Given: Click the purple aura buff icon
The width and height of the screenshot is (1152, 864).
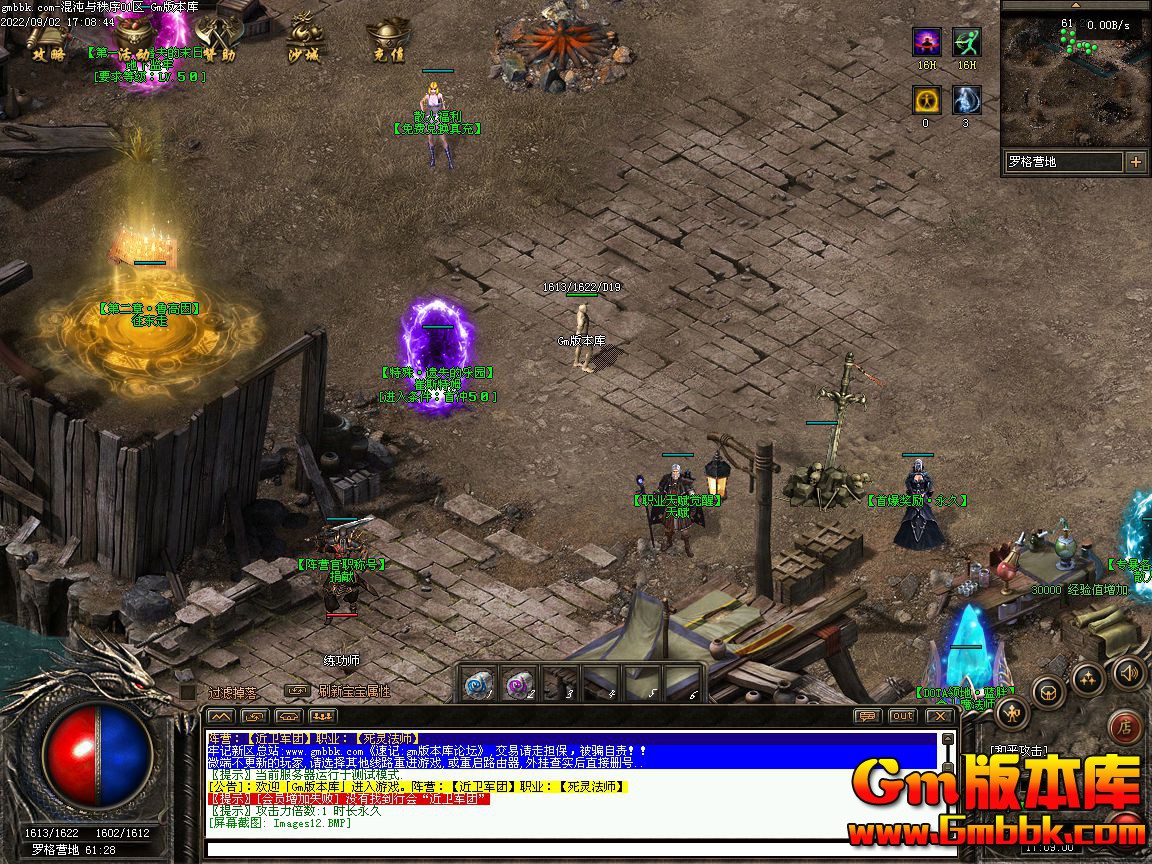Looking at the screenshot, I should (x=926, y=42).
